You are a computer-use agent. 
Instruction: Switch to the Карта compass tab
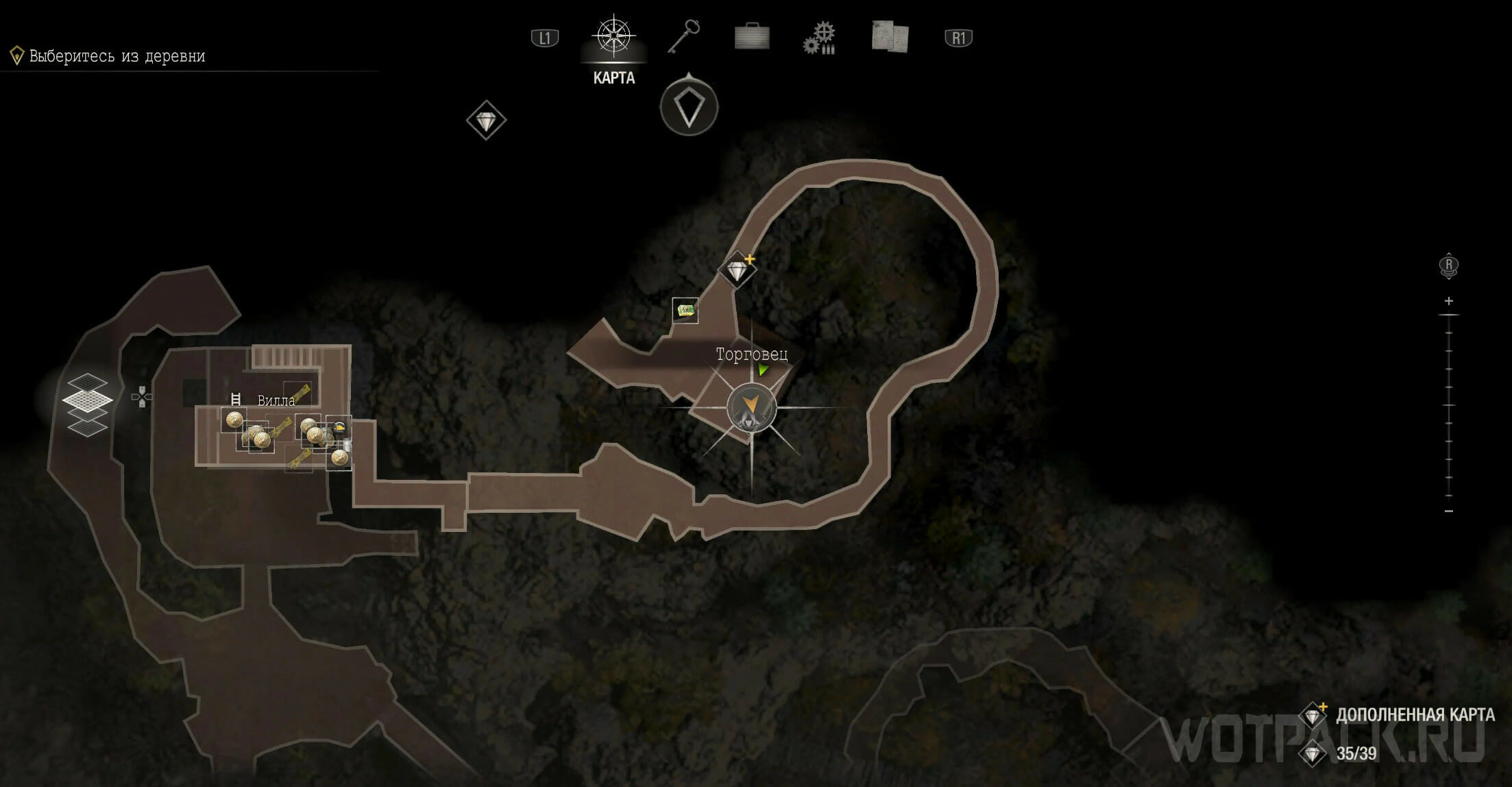click(613, 37)
